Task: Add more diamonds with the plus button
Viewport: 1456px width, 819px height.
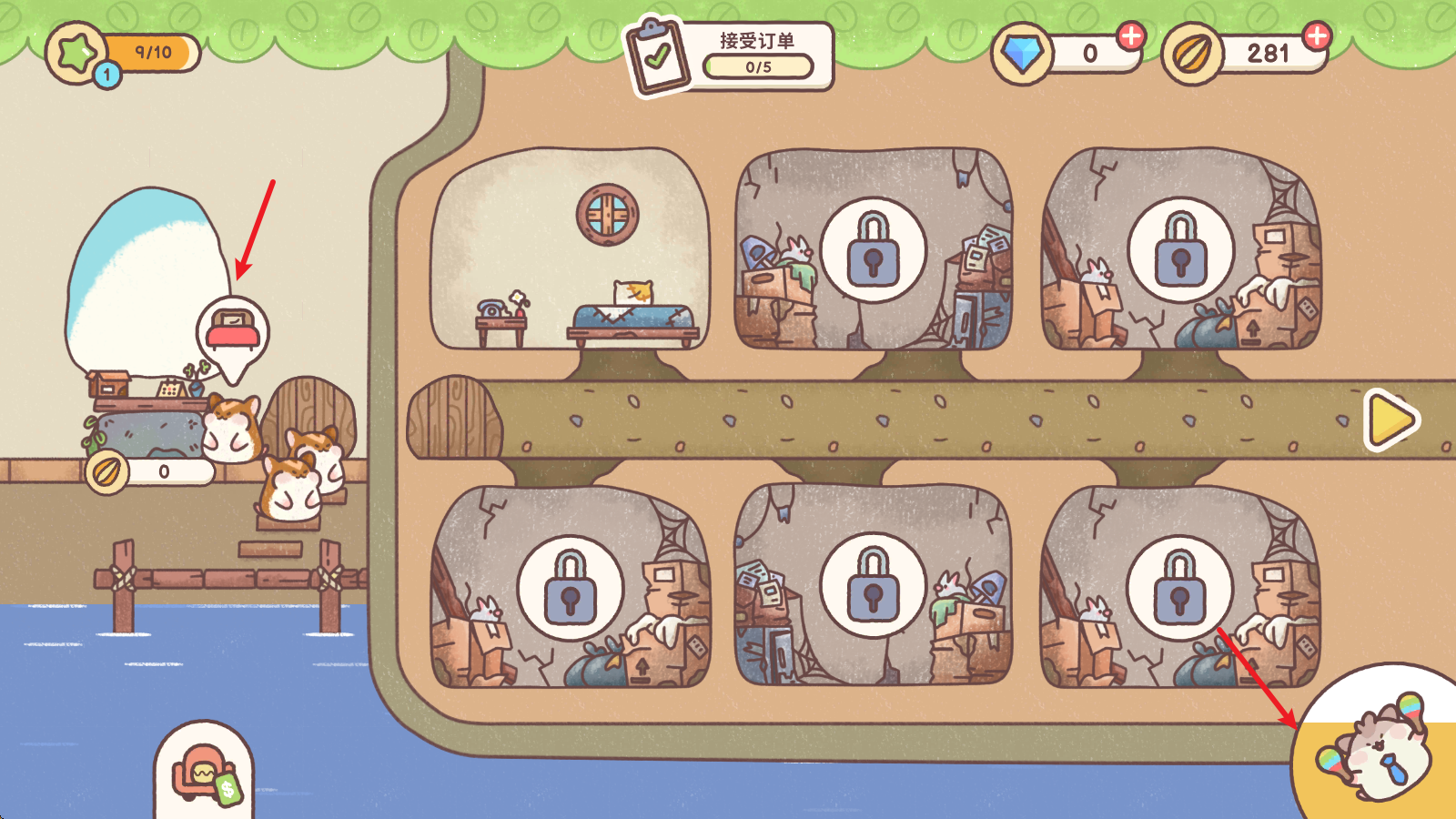Action: click(x=1131, y=36)
